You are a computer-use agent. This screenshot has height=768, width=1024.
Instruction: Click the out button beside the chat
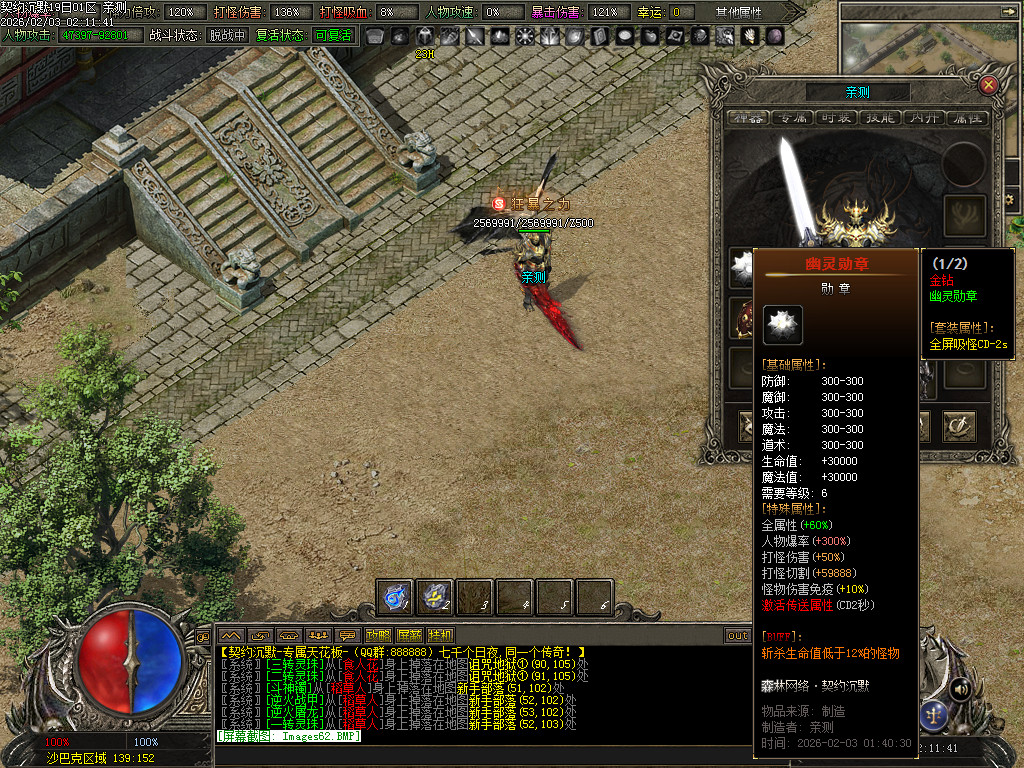[738, 635]
